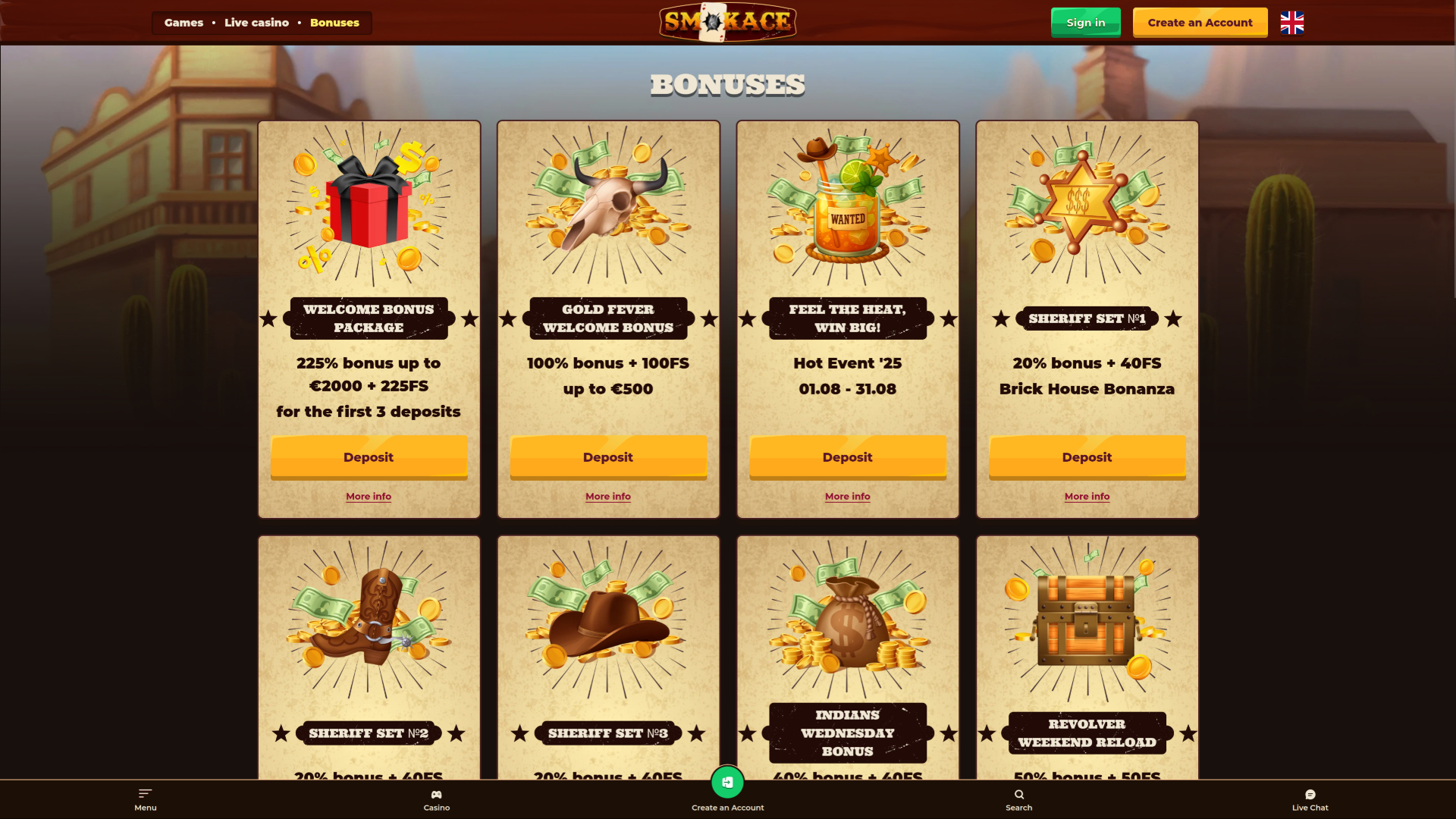Select the Bonuses nav item
This screenshot has height=819, width=1456.
[334, 23]
